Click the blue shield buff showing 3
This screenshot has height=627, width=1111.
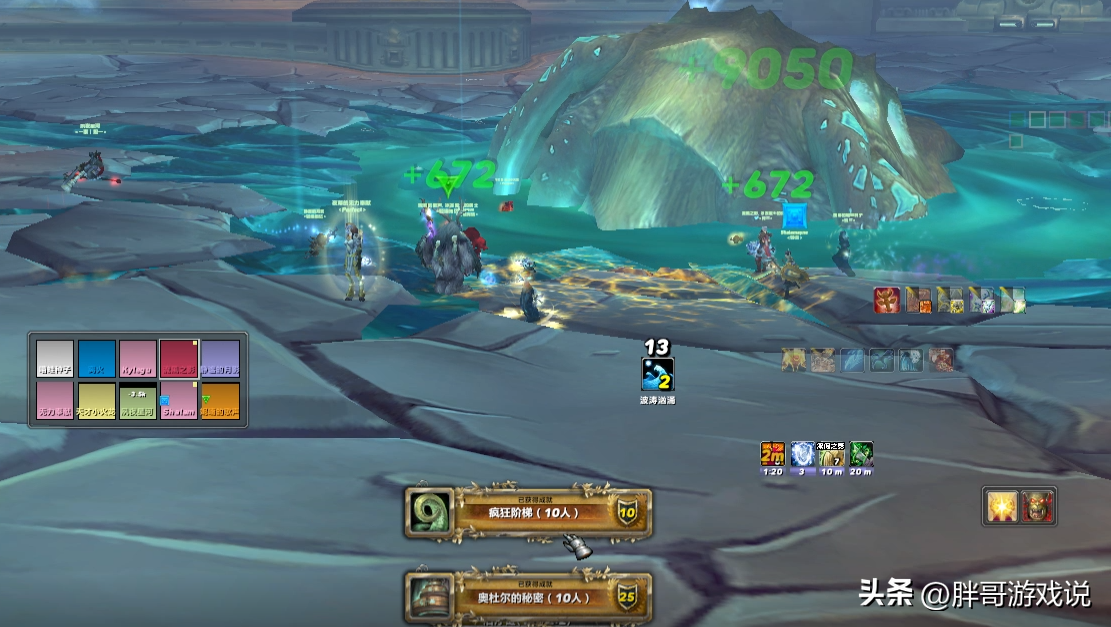[x=802, y=455]
